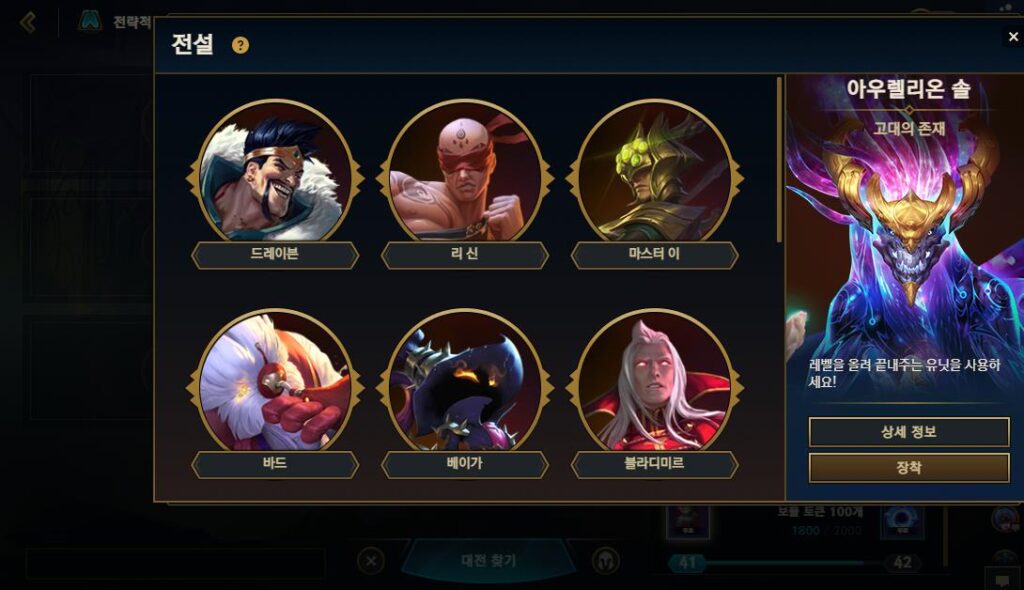
Task: Click the 대전 찾기 find match button
Action: (488, 561)
